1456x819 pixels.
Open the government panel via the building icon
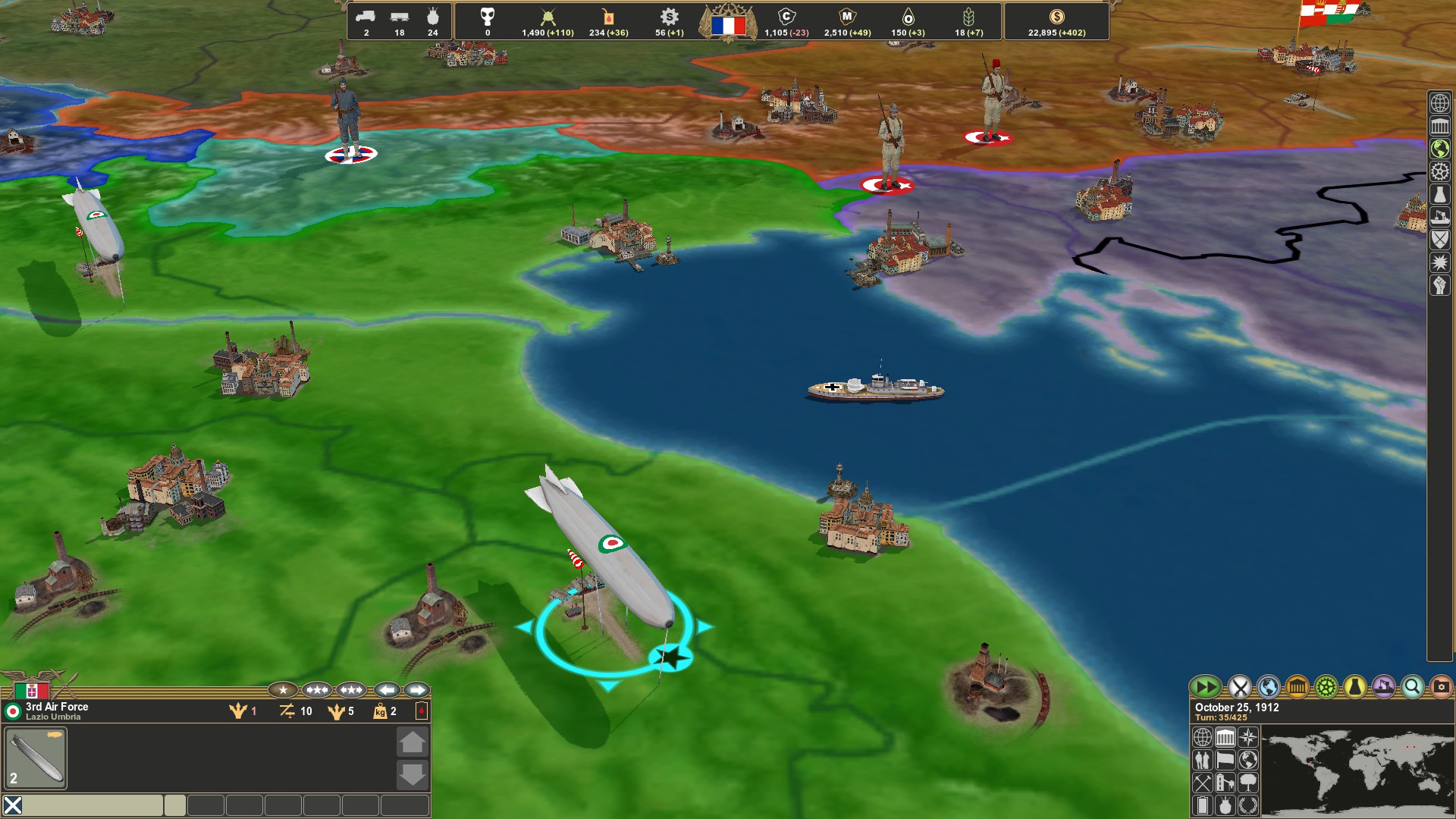1298,686
